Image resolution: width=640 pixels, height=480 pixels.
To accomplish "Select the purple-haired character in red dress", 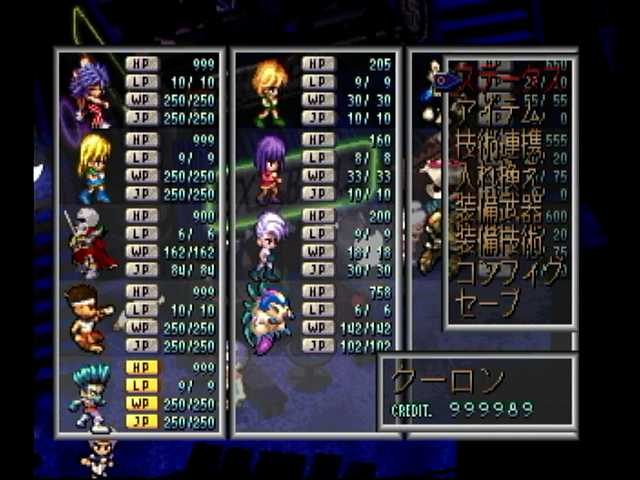I will (90, 92).
